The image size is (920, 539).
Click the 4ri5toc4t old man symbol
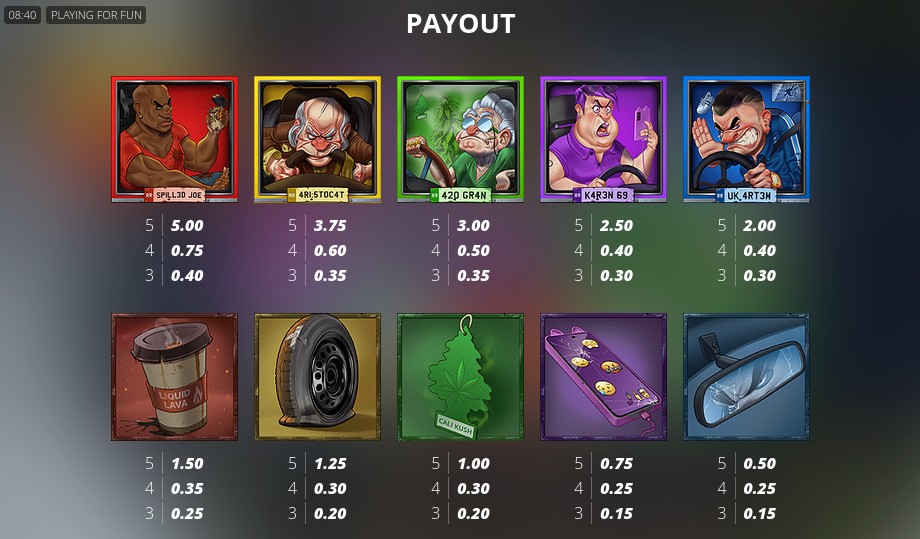coord(317,139)
